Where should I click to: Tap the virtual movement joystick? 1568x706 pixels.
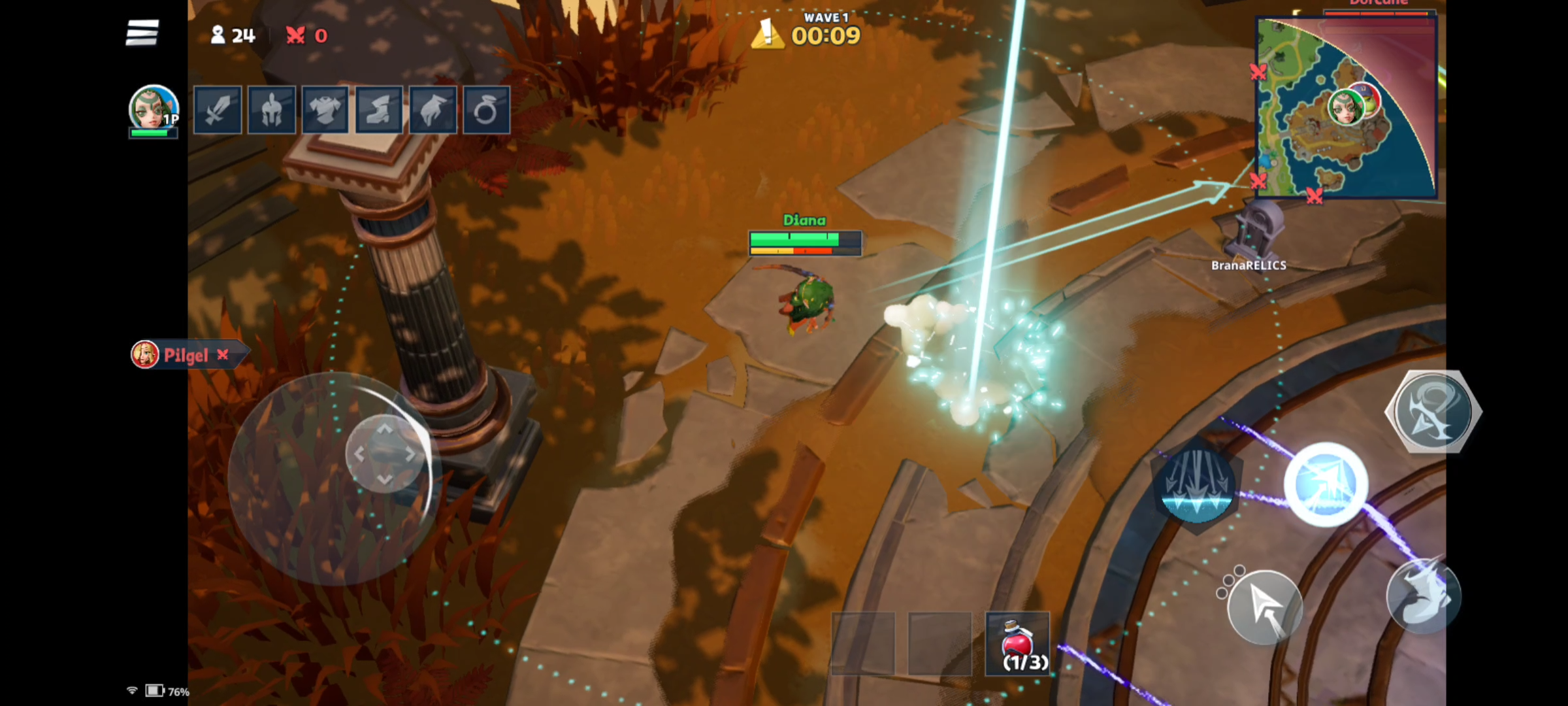385,454
